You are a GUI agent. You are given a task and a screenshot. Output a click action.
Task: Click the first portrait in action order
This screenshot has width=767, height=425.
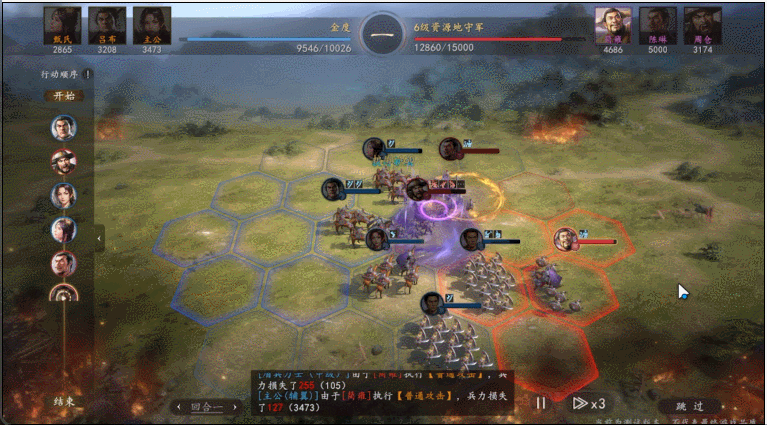click(63, 127)
